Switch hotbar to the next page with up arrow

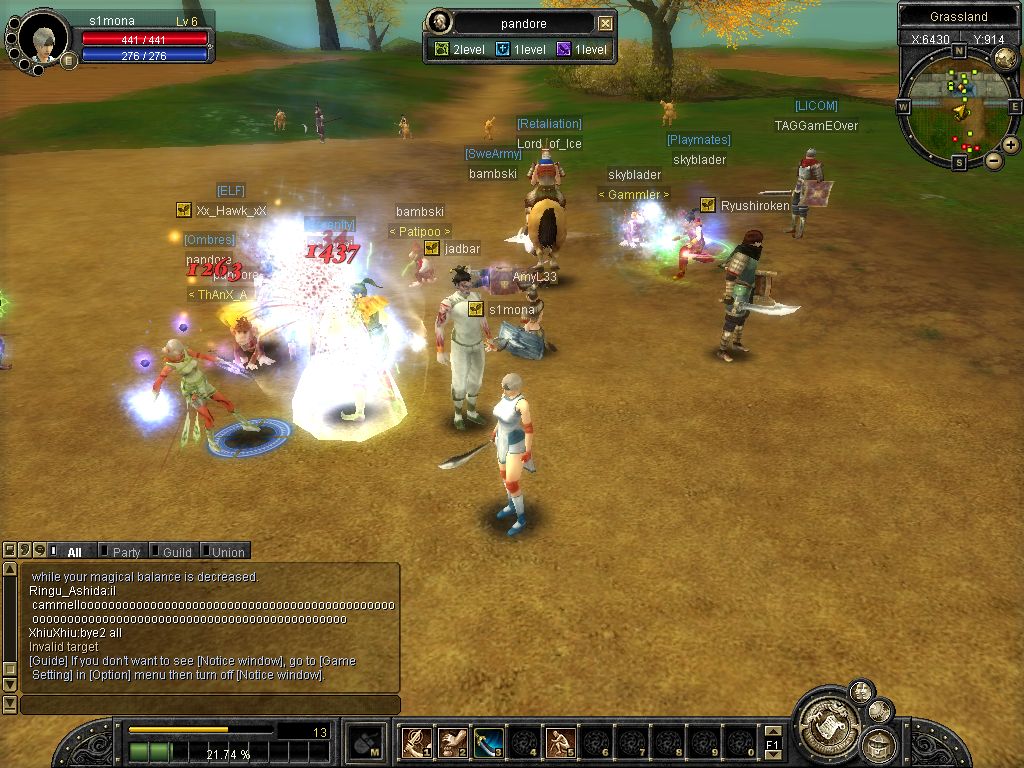pos(772,731)
